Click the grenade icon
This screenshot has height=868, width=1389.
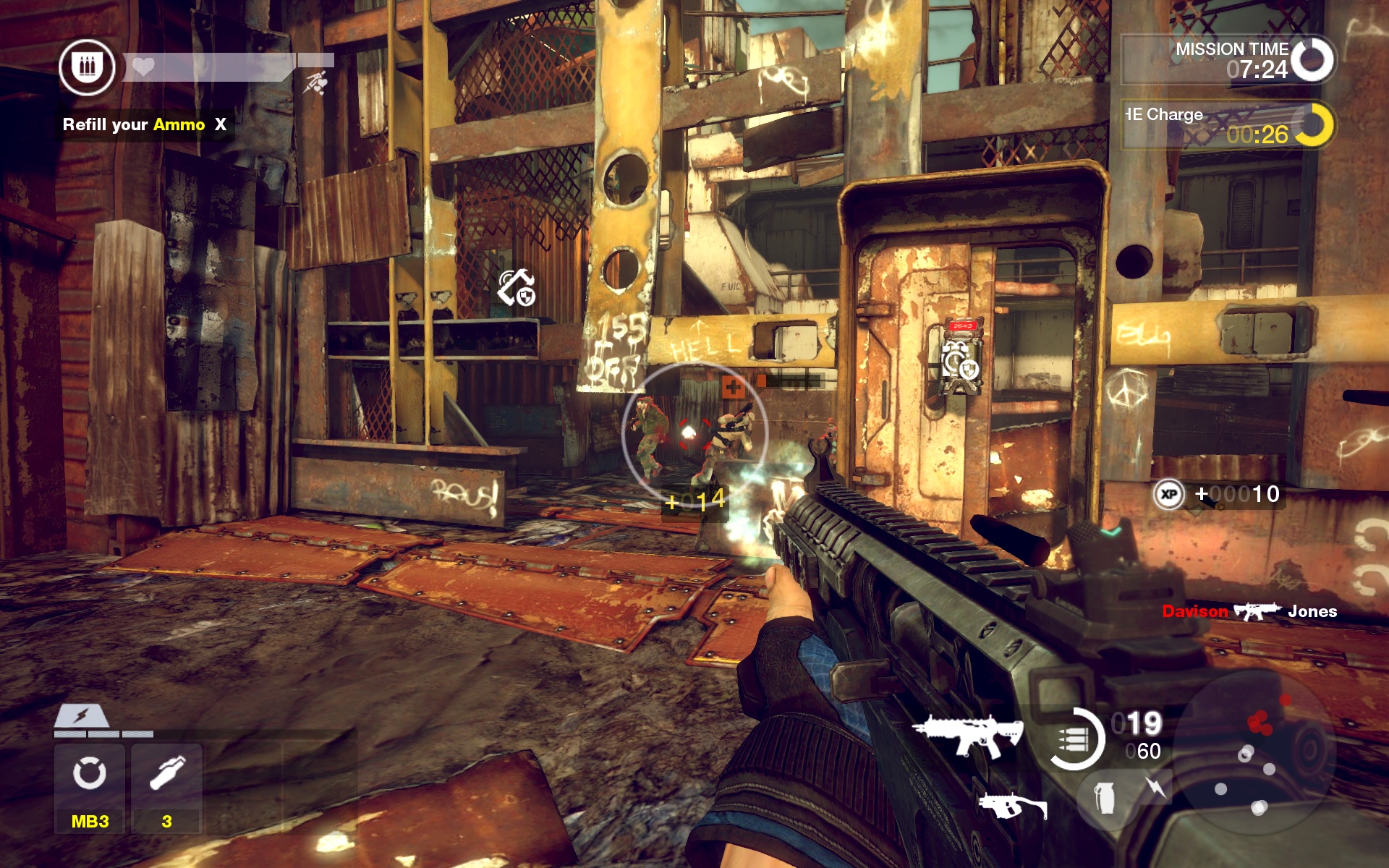tap(1105, 799)
